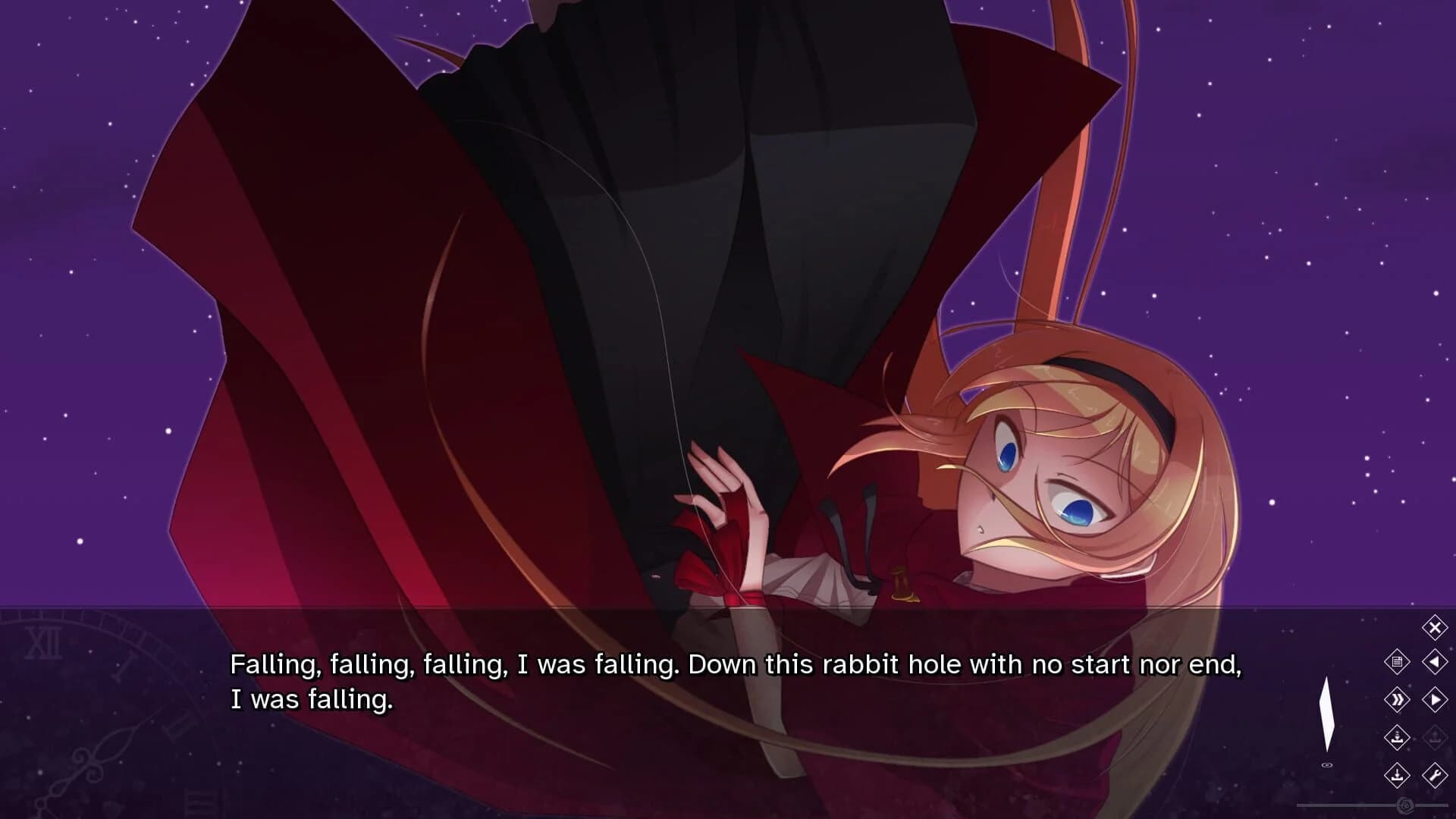Hide the message window via the eye icon
Screen dimensions: 1456x819
pos(1327,764)
